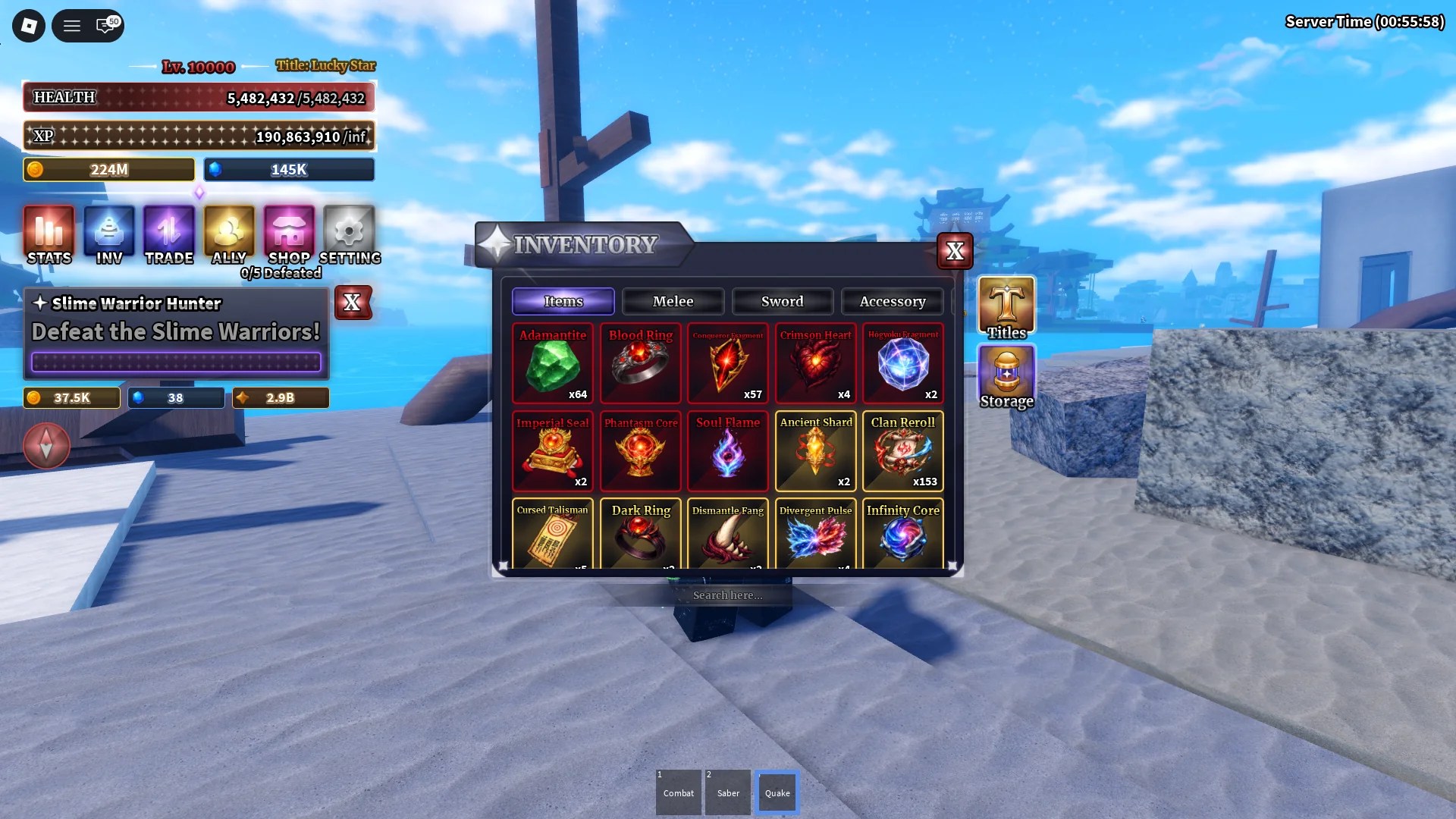Select the Sword category
1456x819 pixels.
click(x=782, y=301)
